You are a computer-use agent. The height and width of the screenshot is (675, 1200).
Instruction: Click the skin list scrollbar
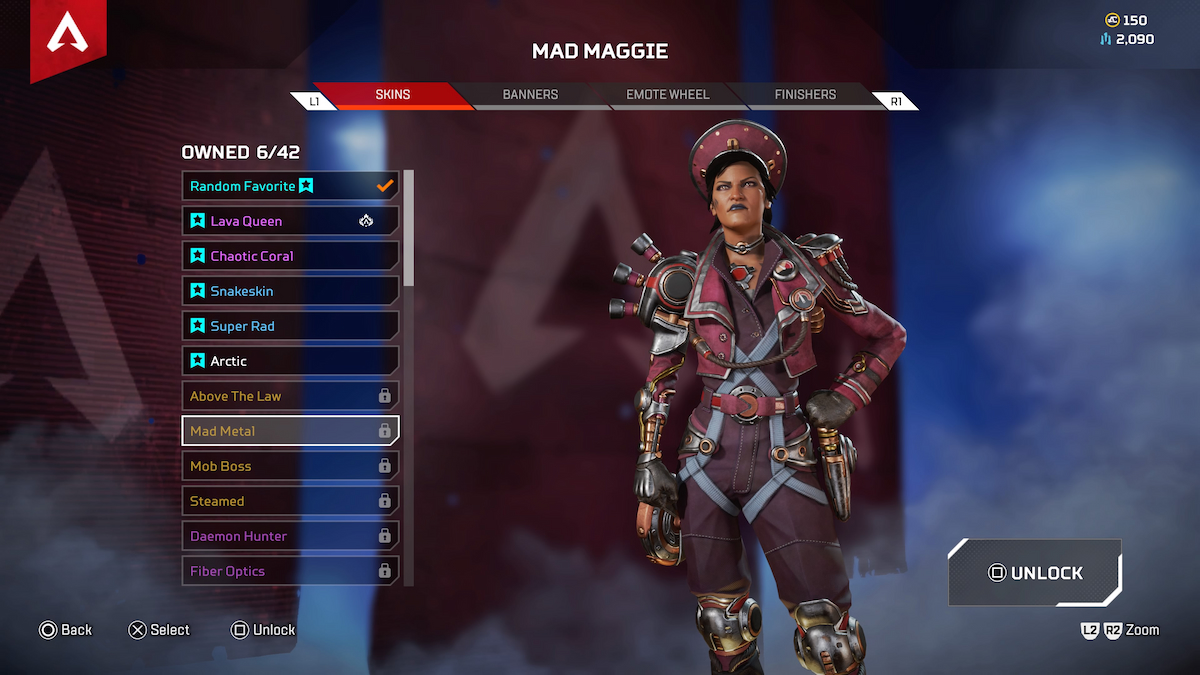tap(409, 230)
